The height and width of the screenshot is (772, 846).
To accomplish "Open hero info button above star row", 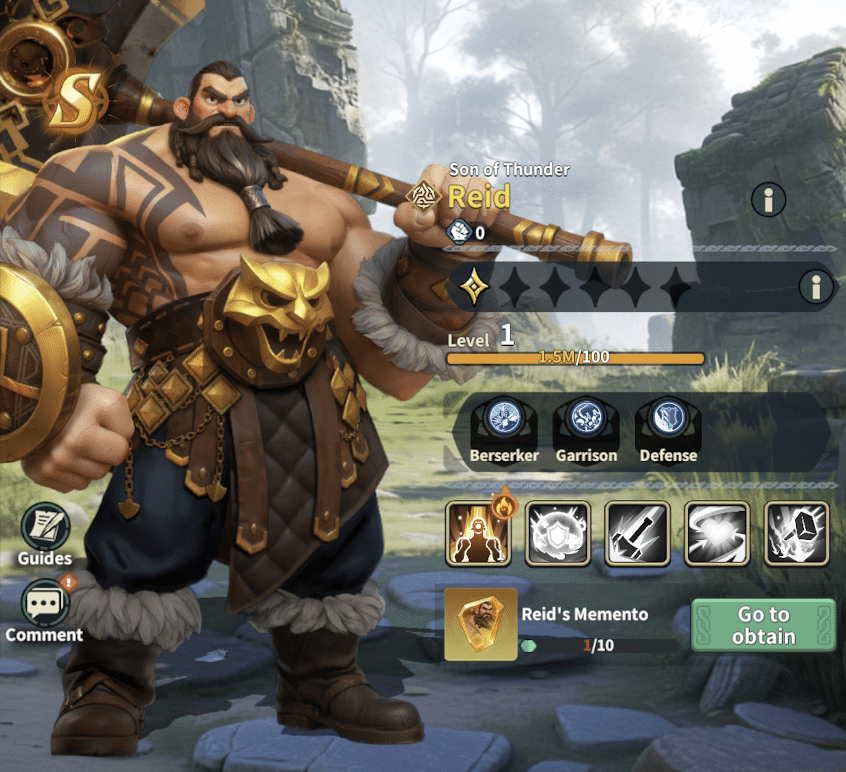I will pos(768,200).
